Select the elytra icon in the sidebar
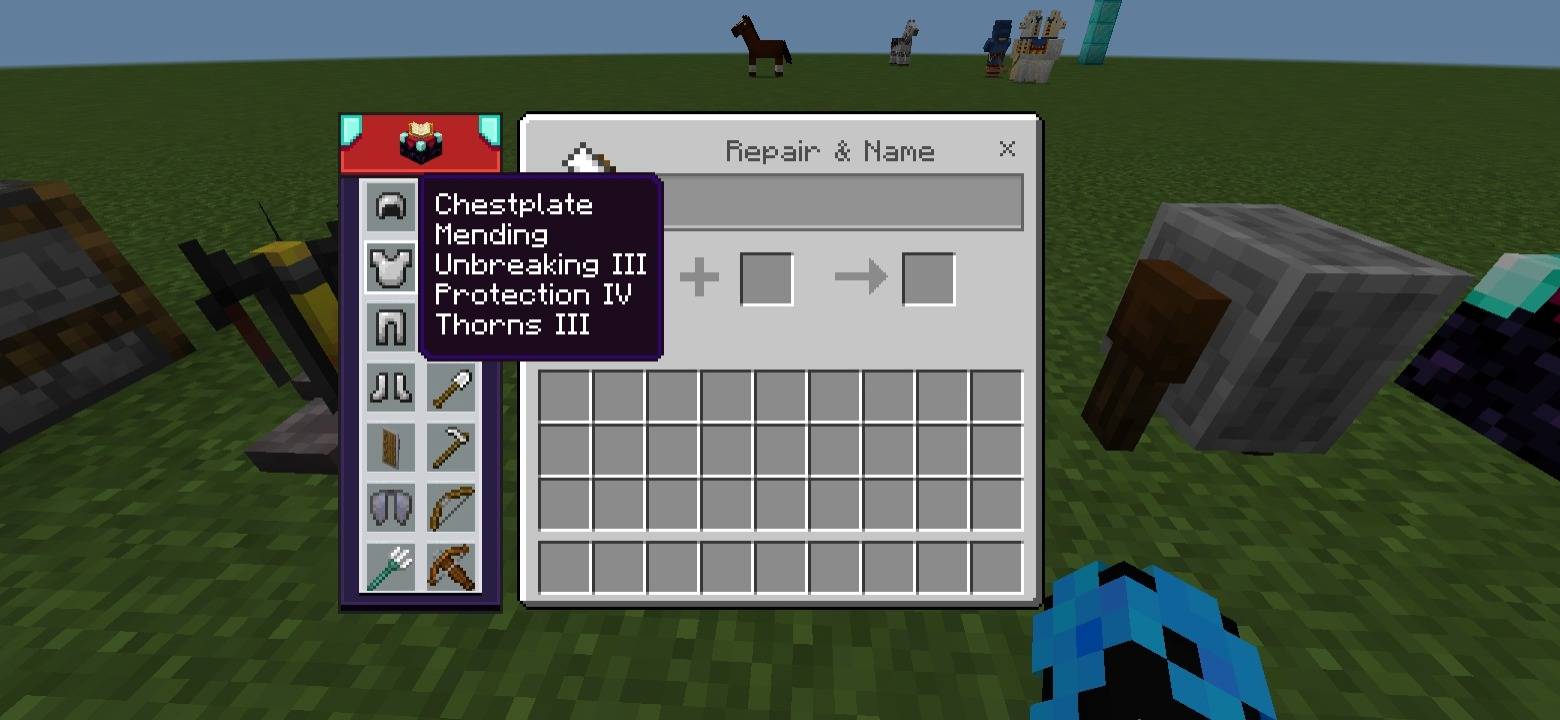The width and height of the screenshot is (1560, 720). [x=390, y=507]
